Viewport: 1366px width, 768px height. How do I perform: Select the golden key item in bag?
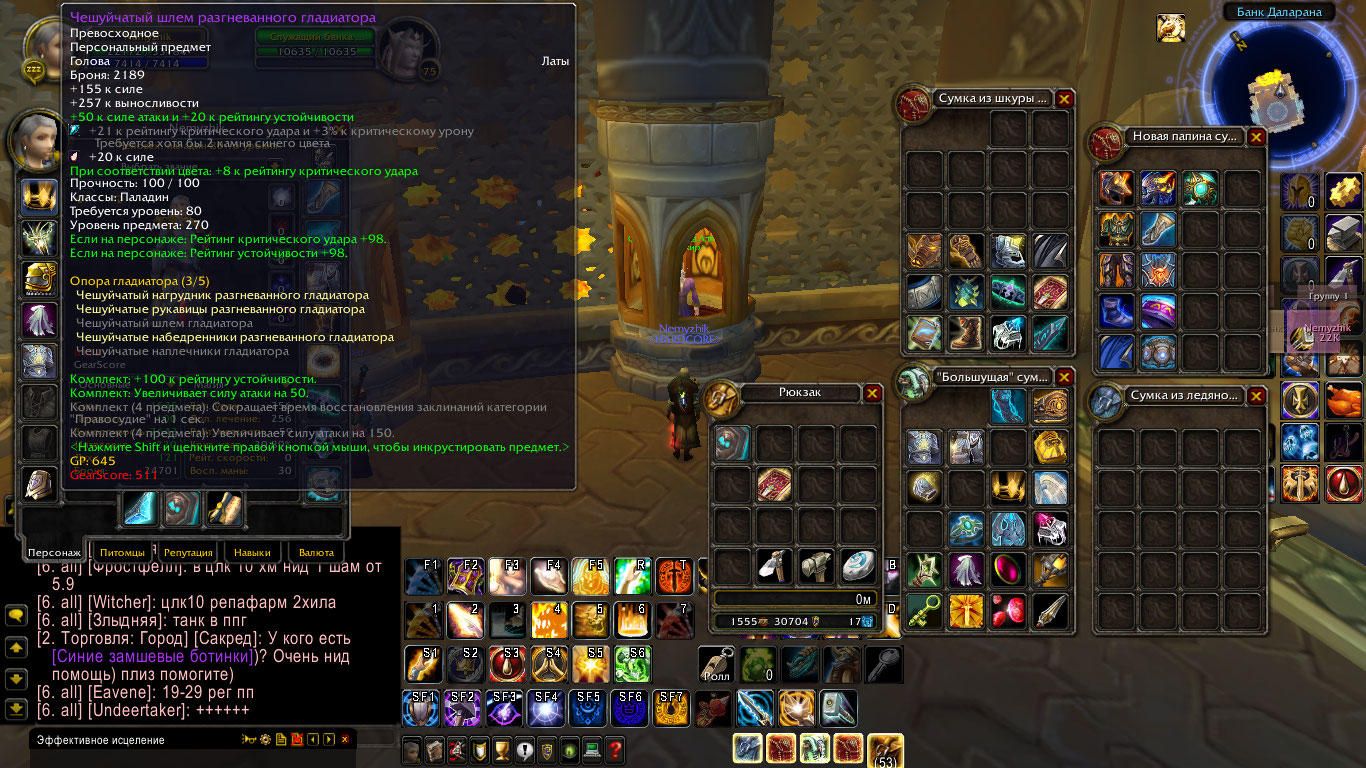(924, 611)
